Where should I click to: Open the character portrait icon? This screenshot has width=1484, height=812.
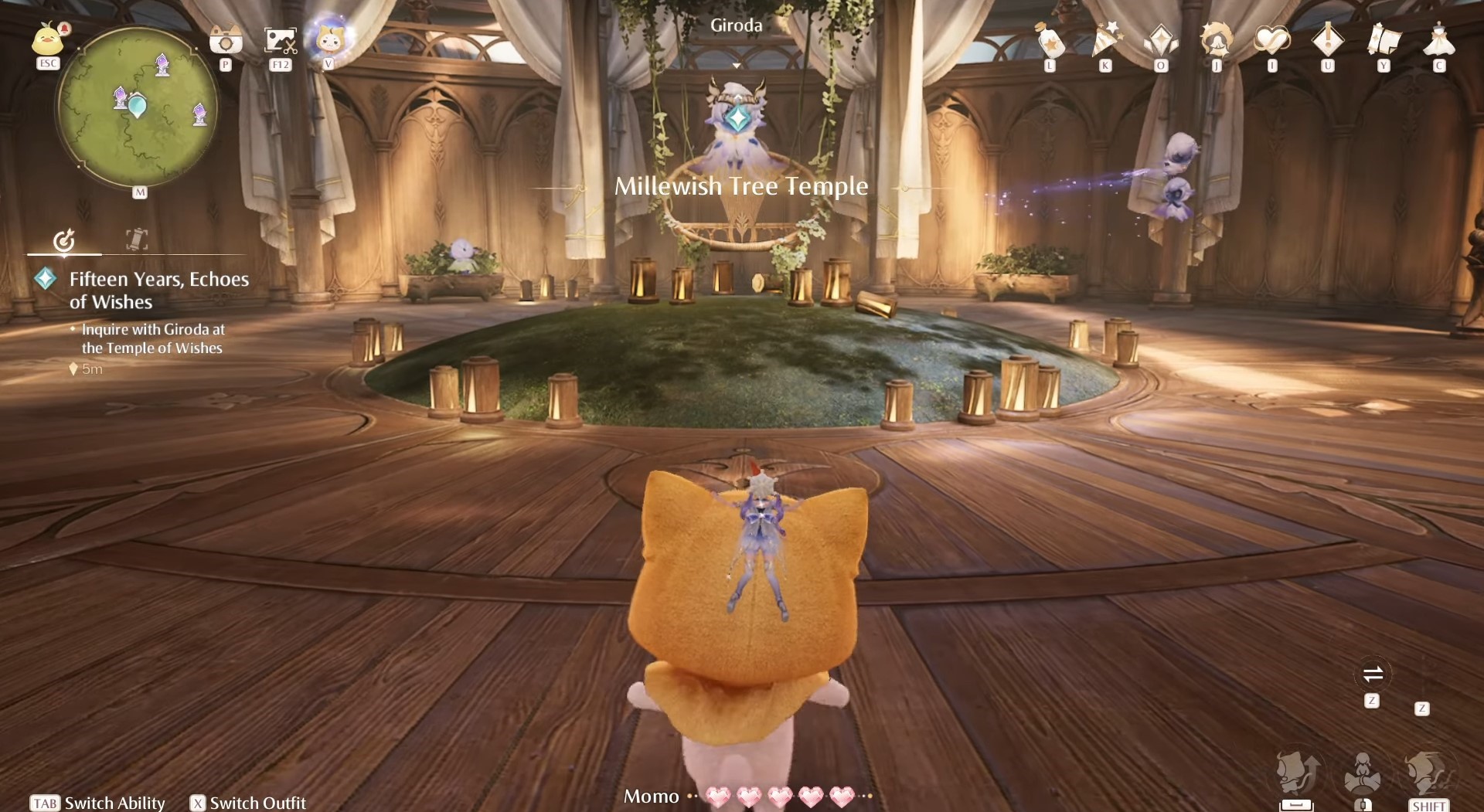pos(1217,40)
